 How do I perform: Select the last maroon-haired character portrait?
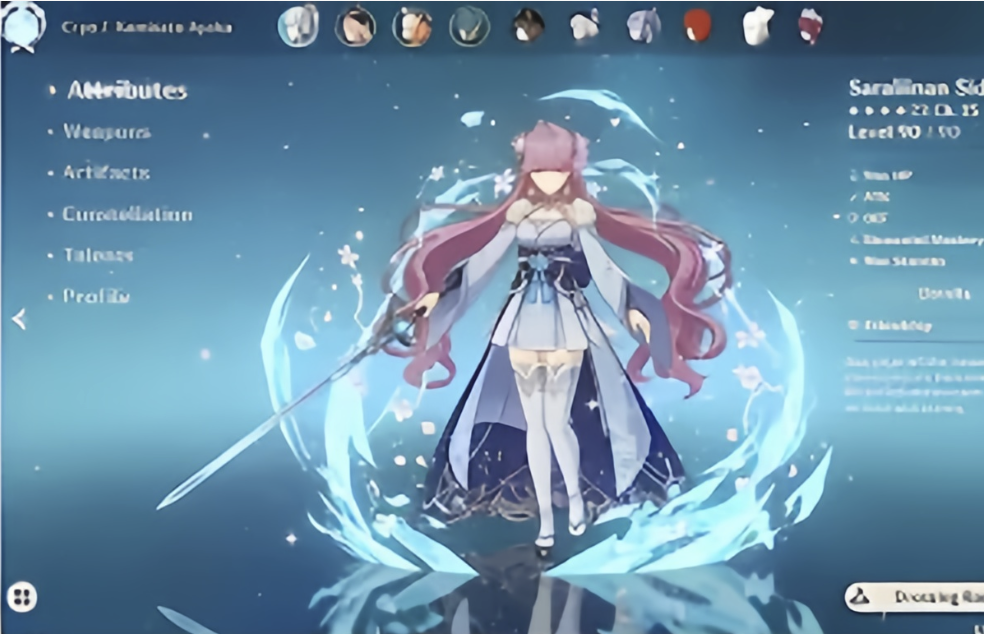point(810,26)
